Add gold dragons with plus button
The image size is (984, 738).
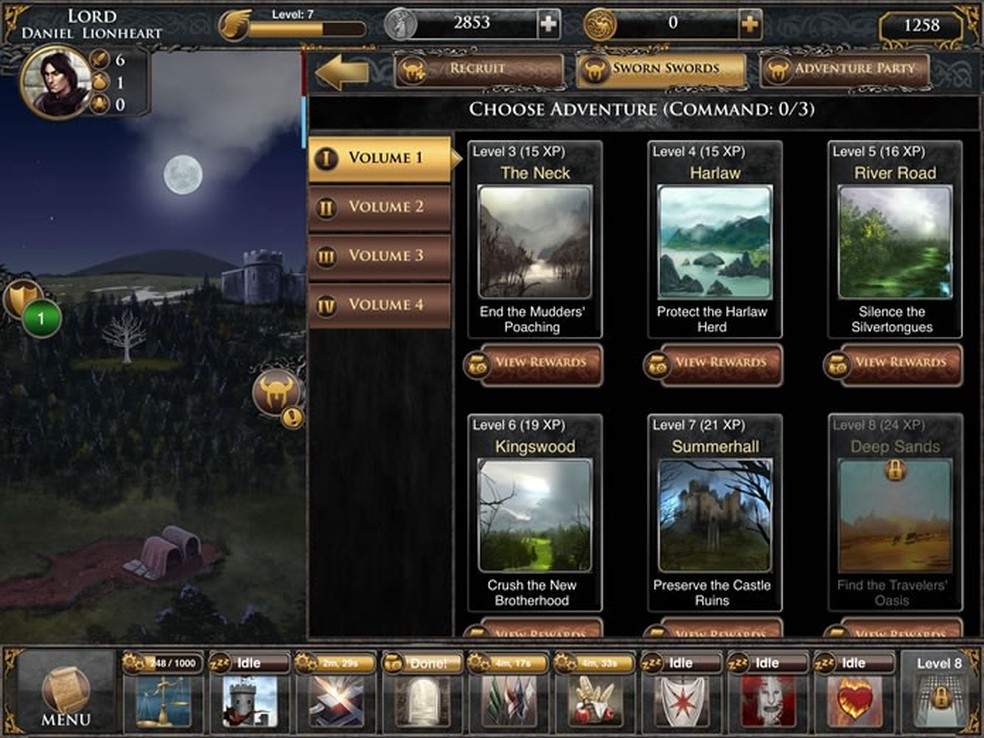[x=750, y=24]
